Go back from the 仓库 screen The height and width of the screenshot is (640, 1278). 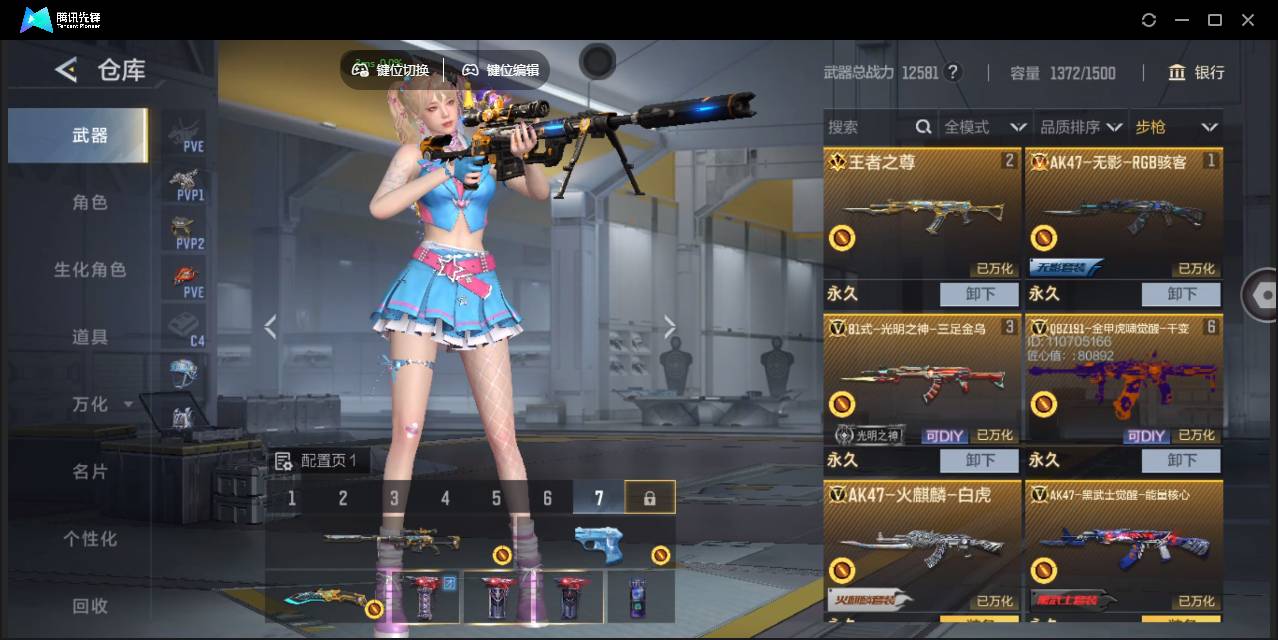pos(66,70)
